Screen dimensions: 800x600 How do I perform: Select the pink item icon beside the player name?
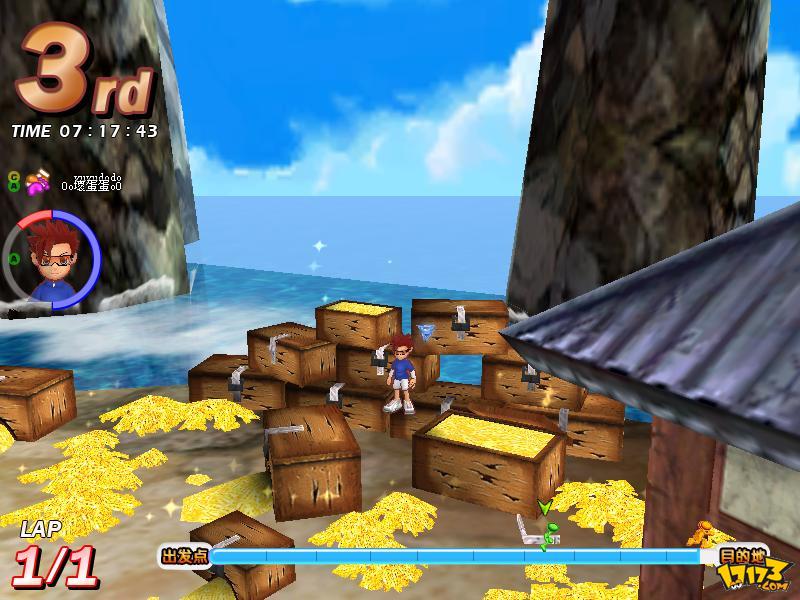(x=38, y=182)
